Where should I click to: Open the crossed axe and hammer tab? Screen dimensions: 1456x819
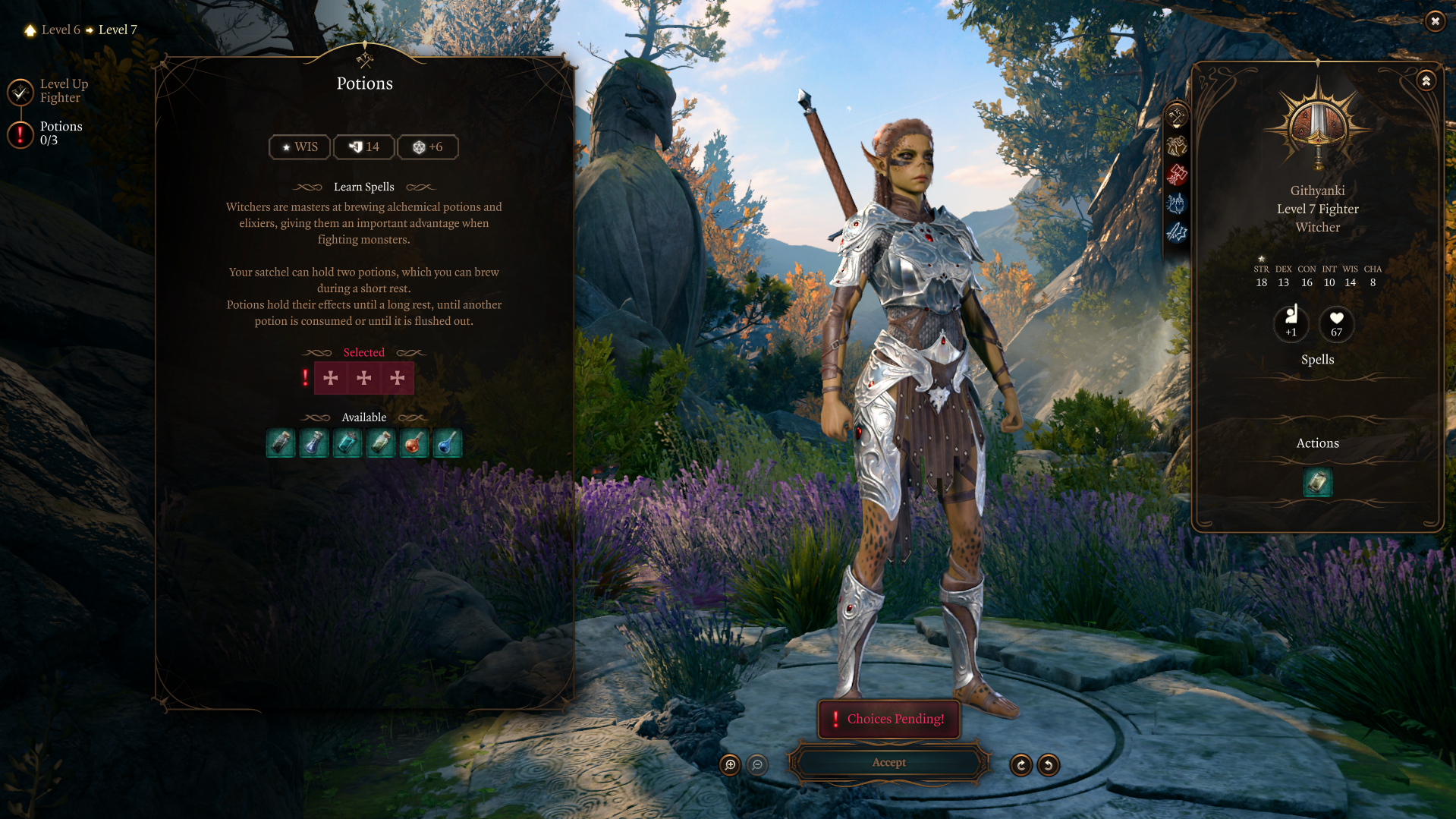(x=1177, y=117)
